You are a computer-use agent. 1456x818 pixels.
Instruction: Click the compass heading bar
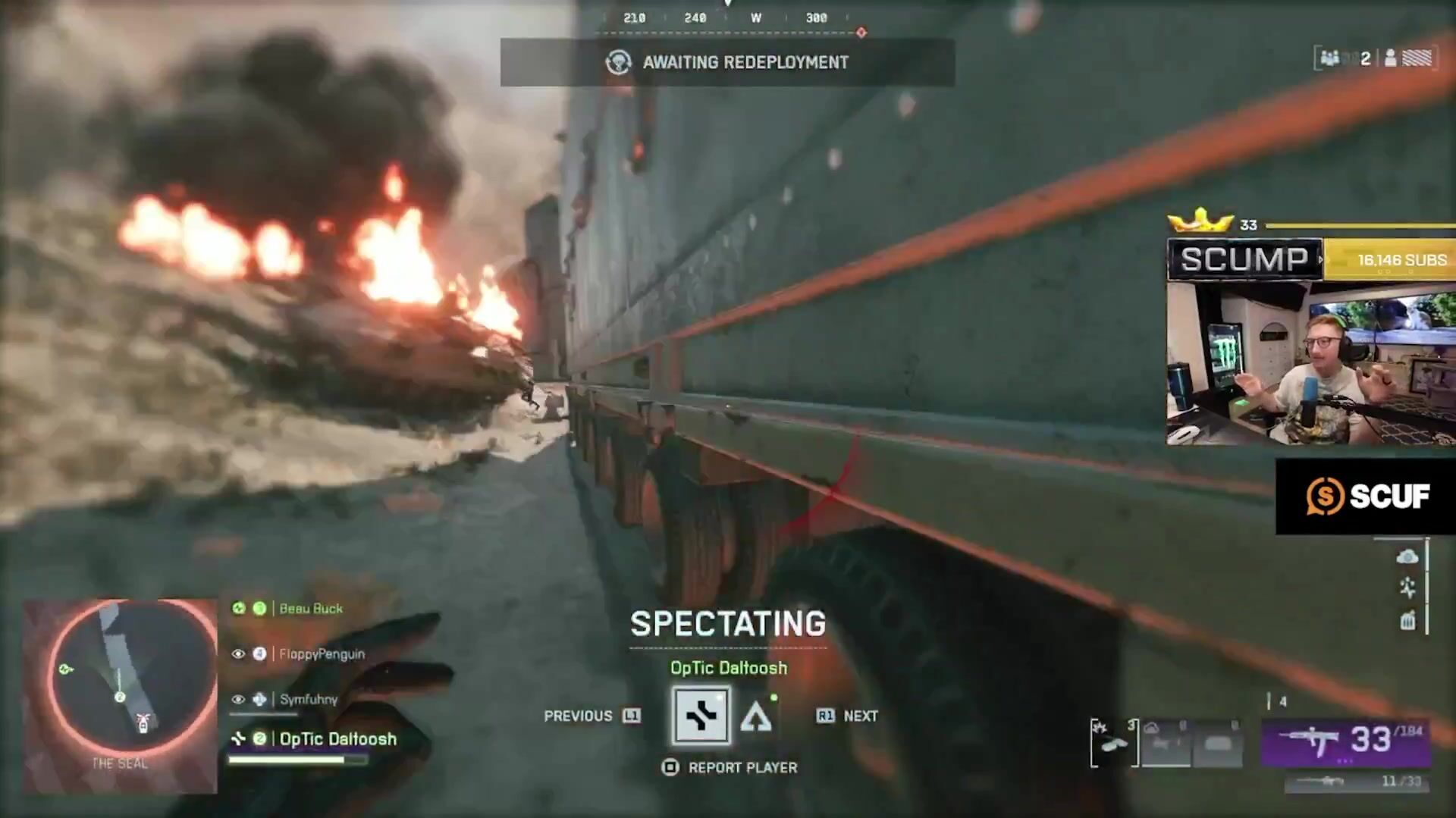727,18
